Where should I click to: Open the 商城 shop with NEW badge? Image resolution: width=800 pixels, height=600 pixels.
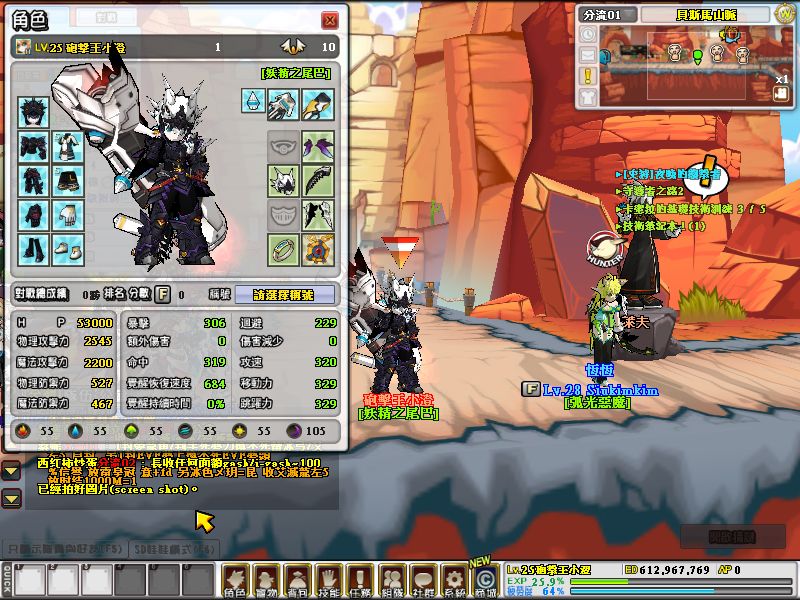pyautogui.click(x=485, y=579)
